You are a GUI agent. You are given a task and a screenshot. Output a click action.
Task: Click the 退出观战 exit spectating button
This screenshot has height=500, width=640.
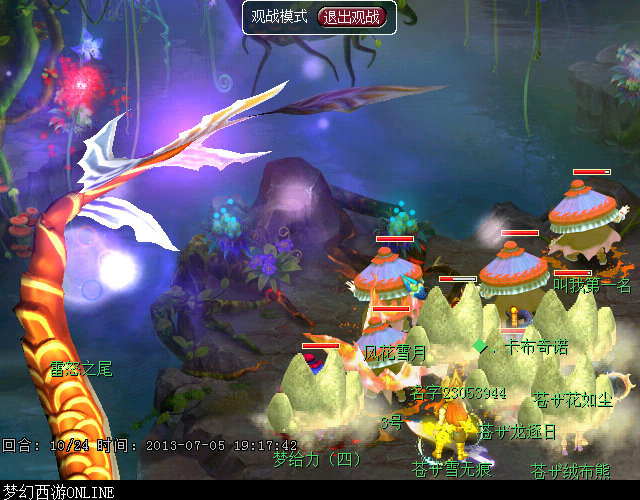pos(350,17)
